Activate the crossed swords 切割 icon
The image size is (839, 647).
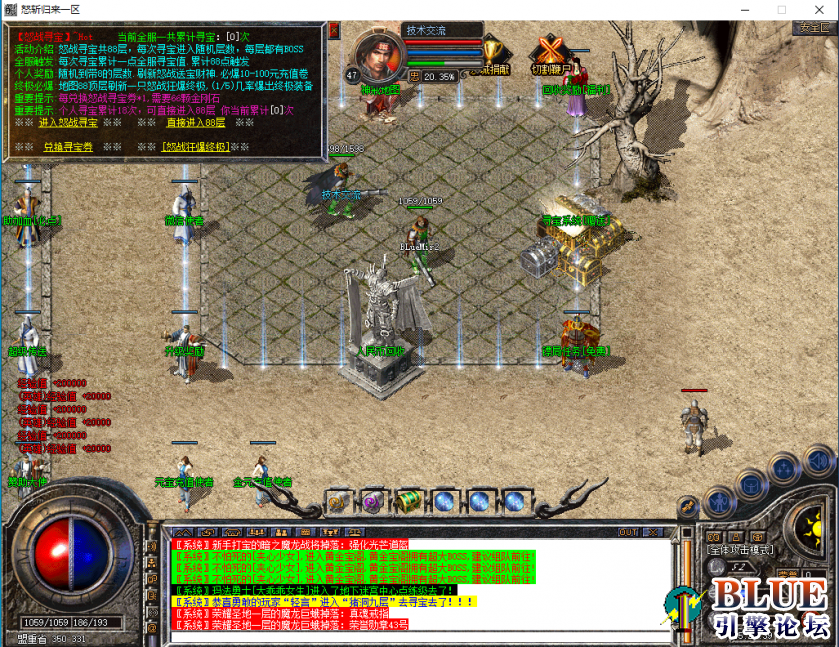(x=547, y=50)
